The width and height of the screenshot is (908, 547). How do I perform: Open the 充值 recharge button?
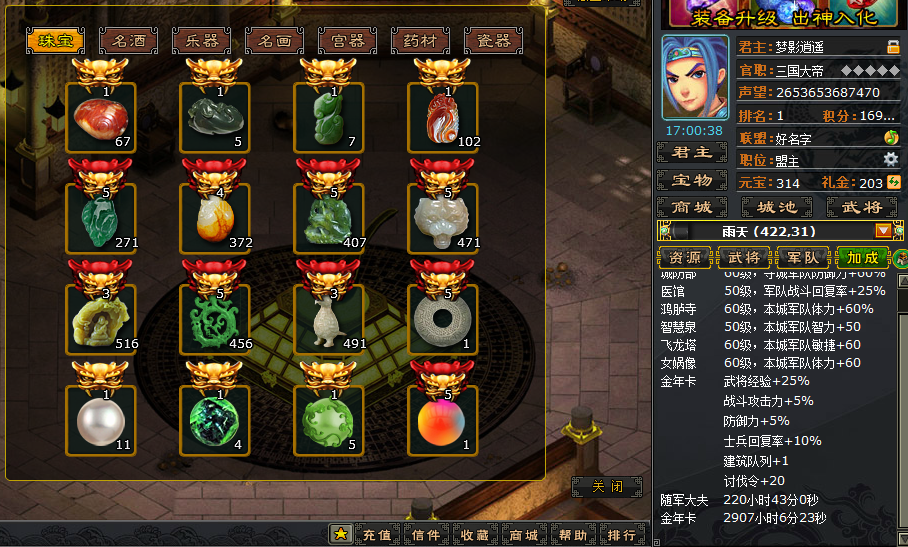pyautogui.click(x=376, y=535)
